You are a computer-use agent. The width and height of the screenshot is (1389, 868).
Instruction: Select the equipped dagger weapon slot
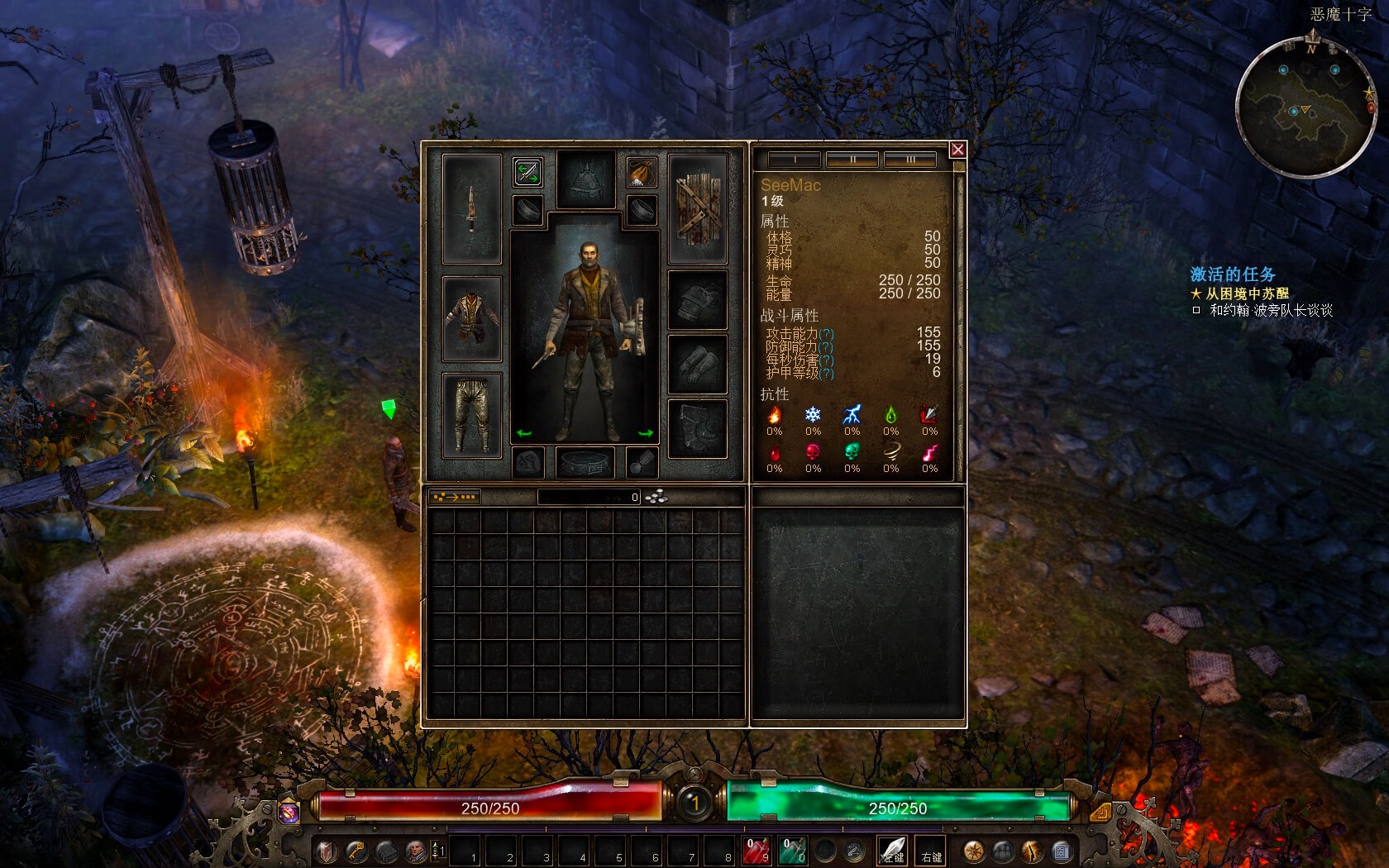pos(471,208)
